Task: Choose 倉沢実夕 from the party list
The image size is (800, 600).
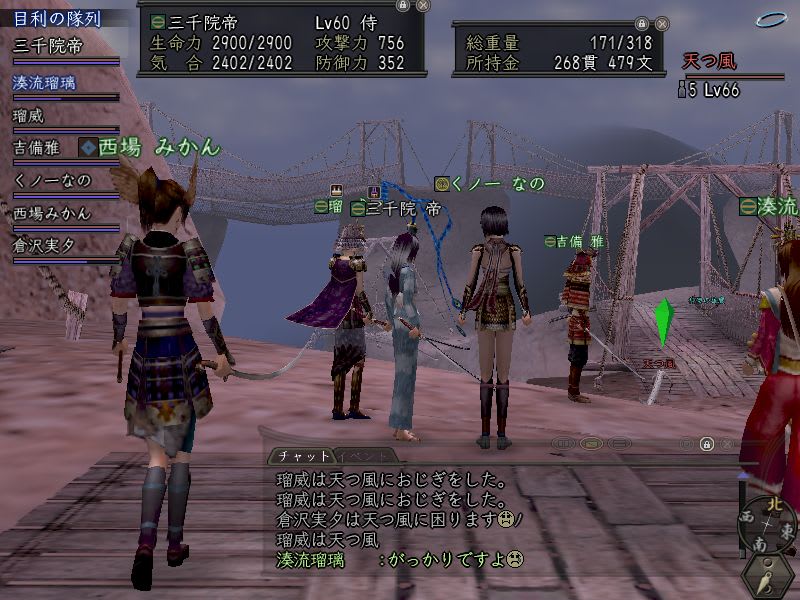Action: click(x=52, y=244)
